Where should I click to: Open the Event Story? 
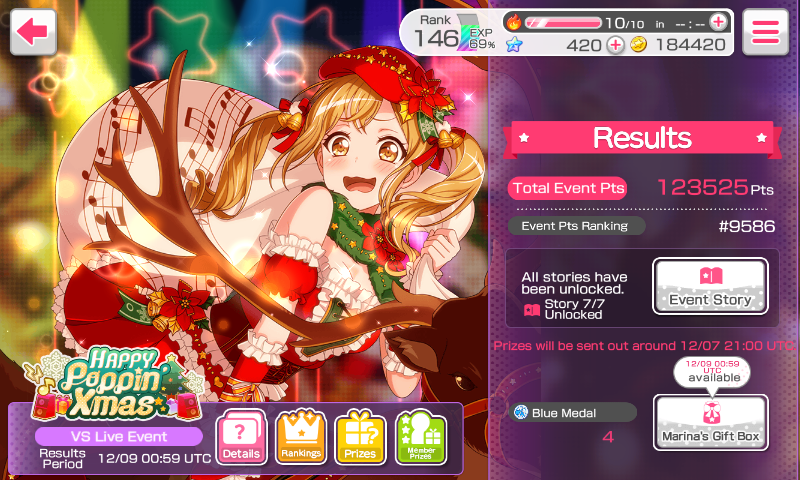[710, 287]
